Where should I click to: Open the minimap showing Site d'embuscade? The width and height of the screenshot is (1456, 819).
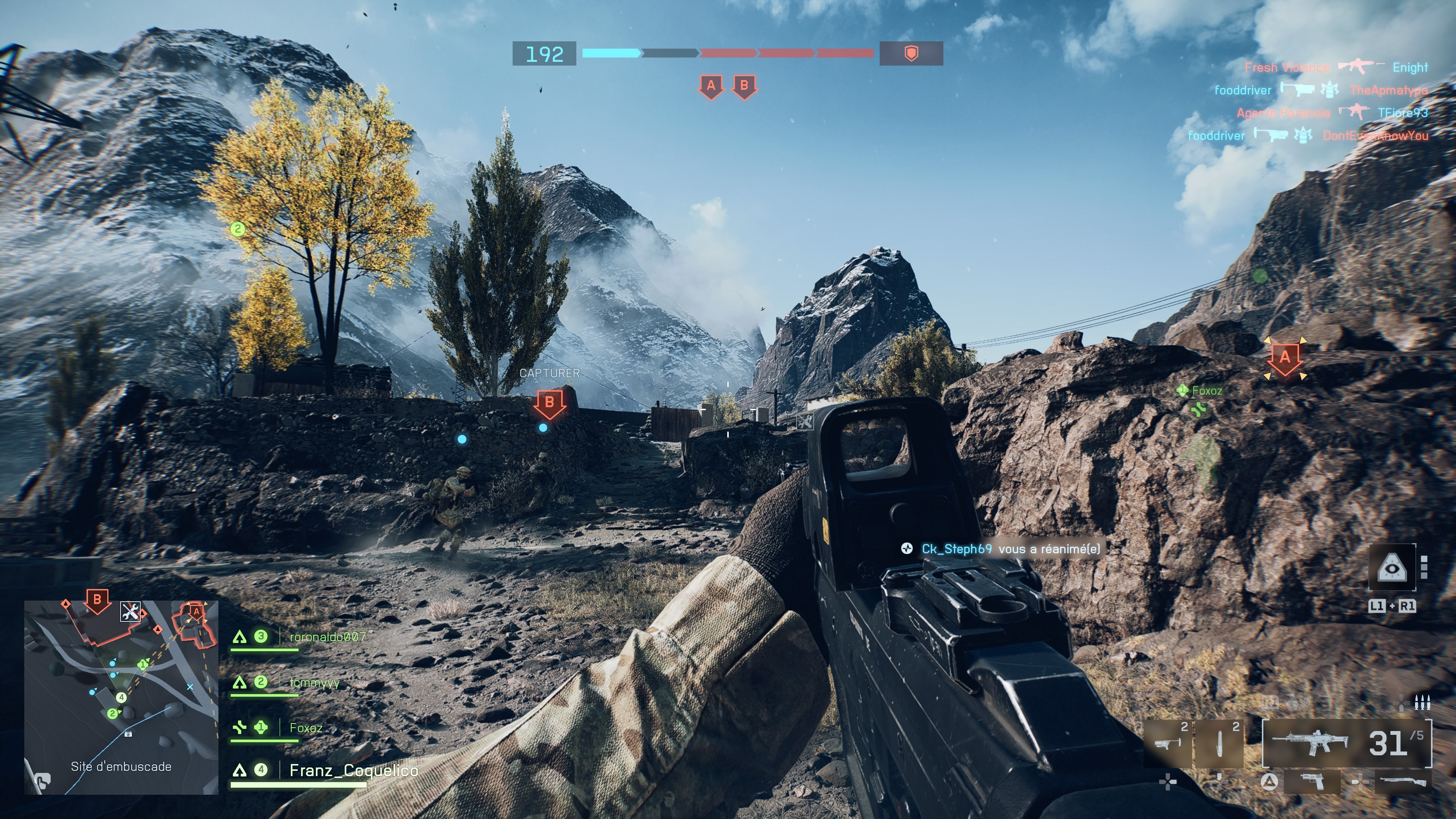pyautogui.click(x=121, y=698)
